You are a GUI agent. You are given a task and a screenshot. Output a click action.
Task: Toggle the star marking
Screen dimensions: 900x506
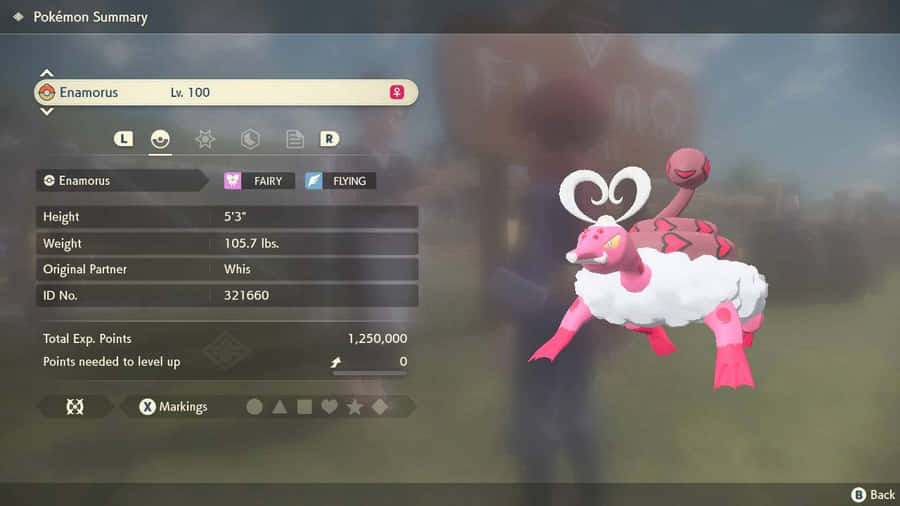pyautogui.click(x=354, y=407)
